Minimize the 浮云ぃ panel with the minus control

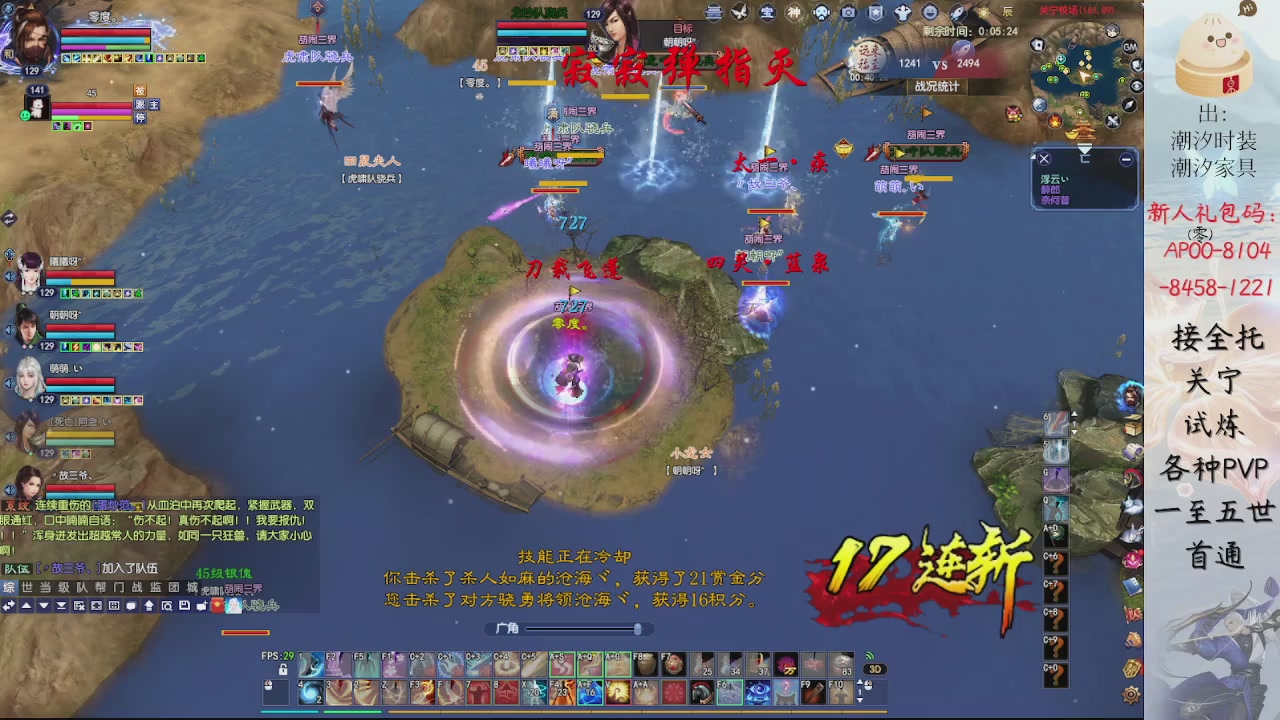(x=1128, y=158)
